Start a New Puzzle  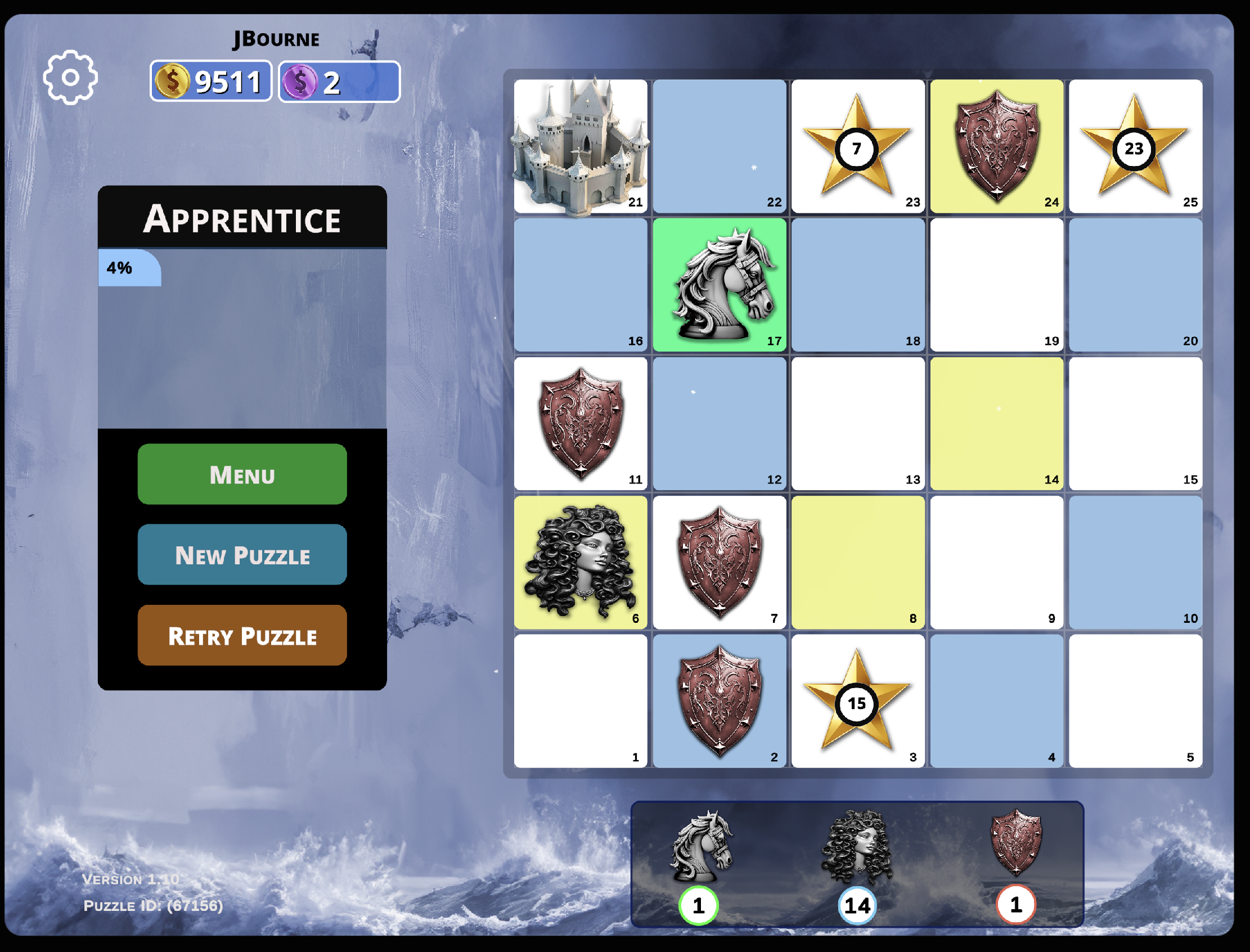pos(242,554)
